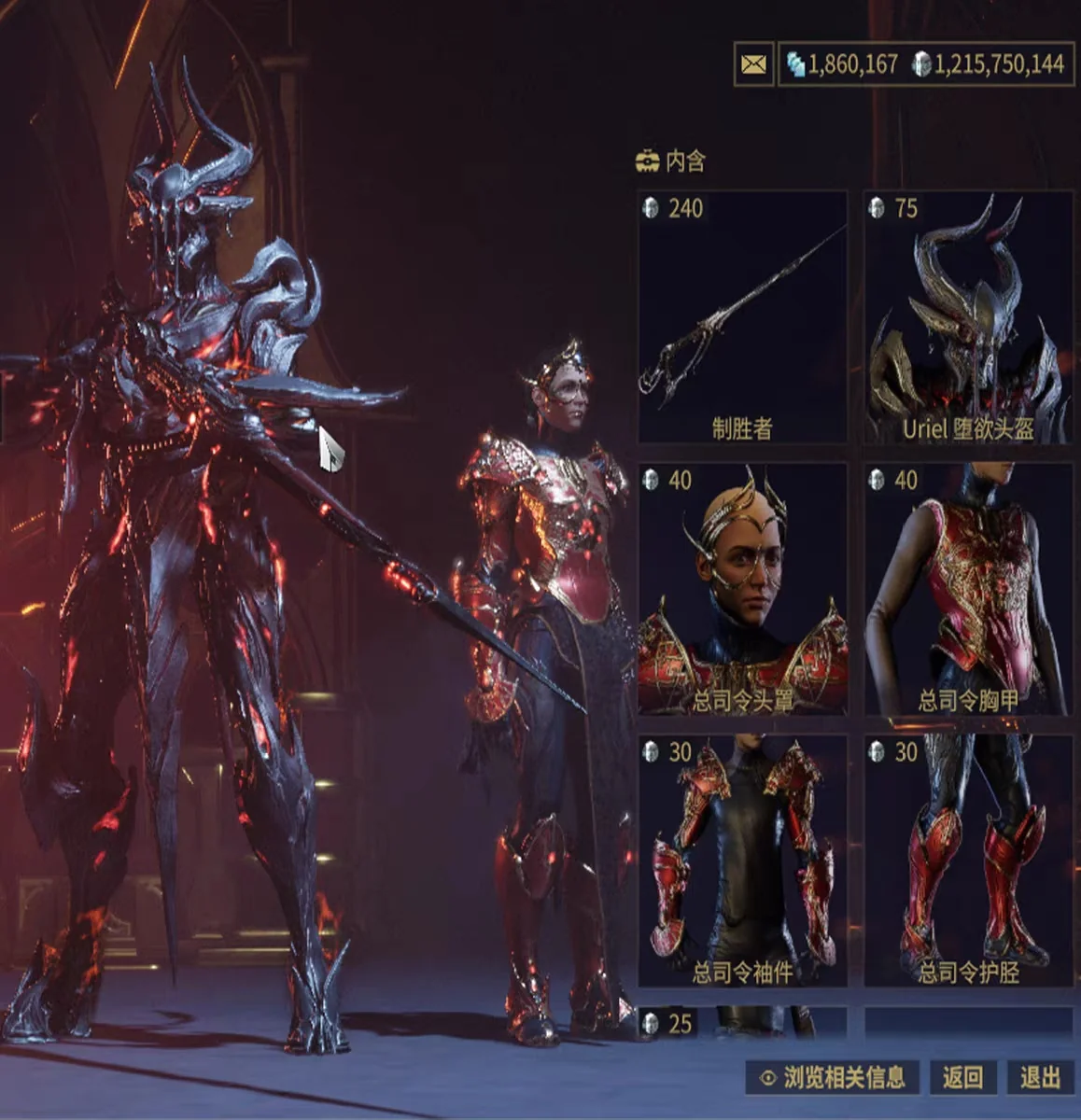Image resolution: width=1081 pixels, height=1120 pixels.
Task: Select the 制胜者 weapon tile
Action: [742, 317]
